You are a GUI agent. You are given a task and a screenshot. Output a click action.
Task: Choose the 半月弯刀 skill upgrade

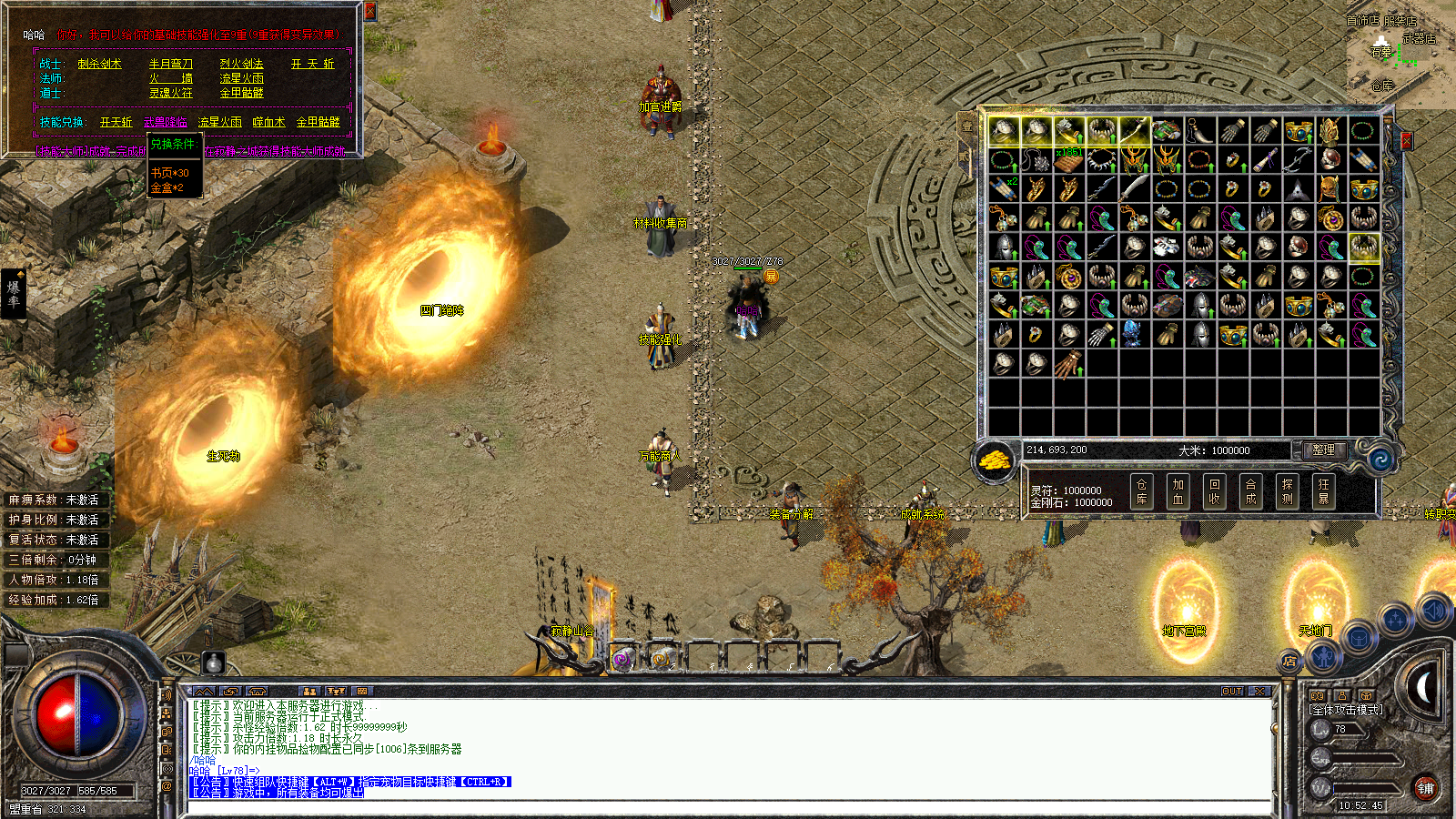171,64
